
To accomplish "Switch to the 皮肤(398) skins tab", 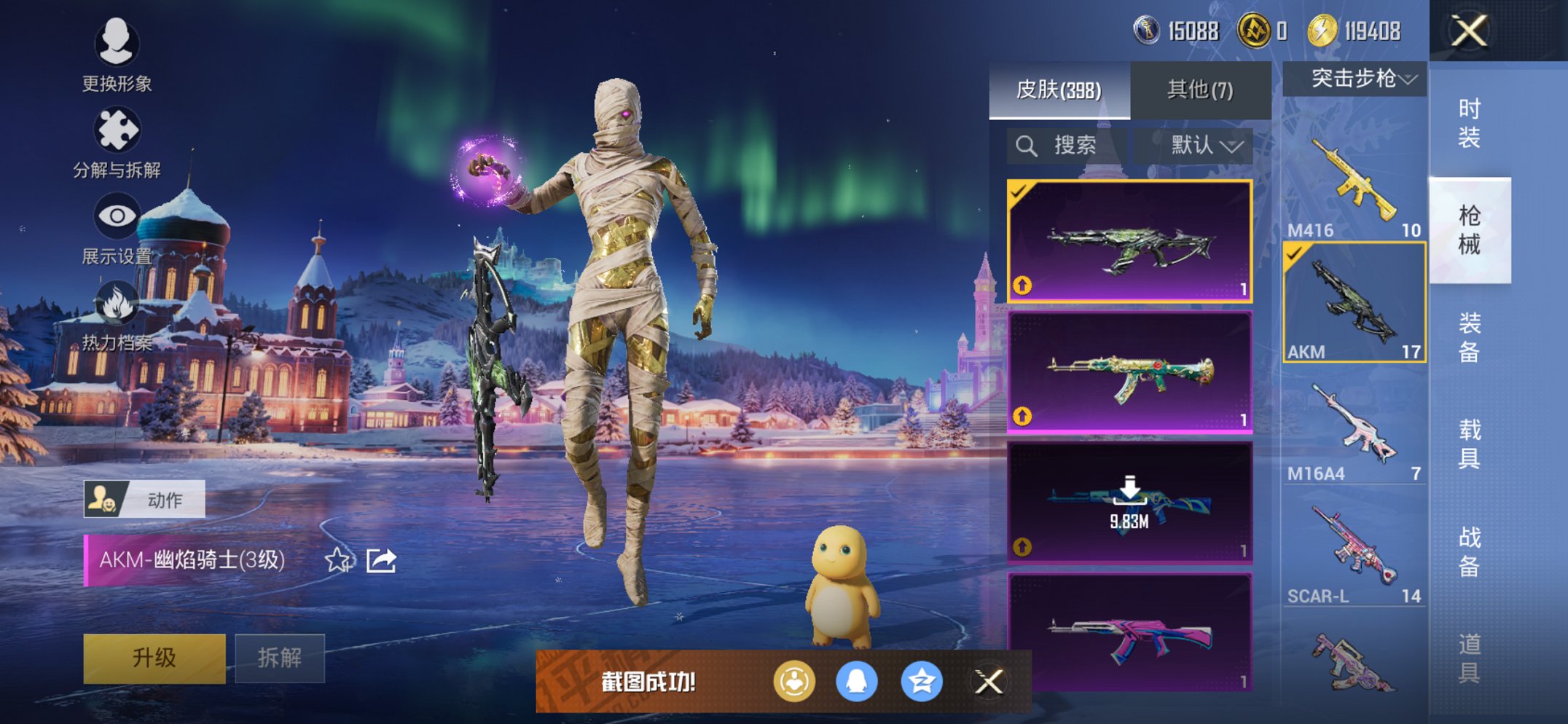I will (1059, 90).
